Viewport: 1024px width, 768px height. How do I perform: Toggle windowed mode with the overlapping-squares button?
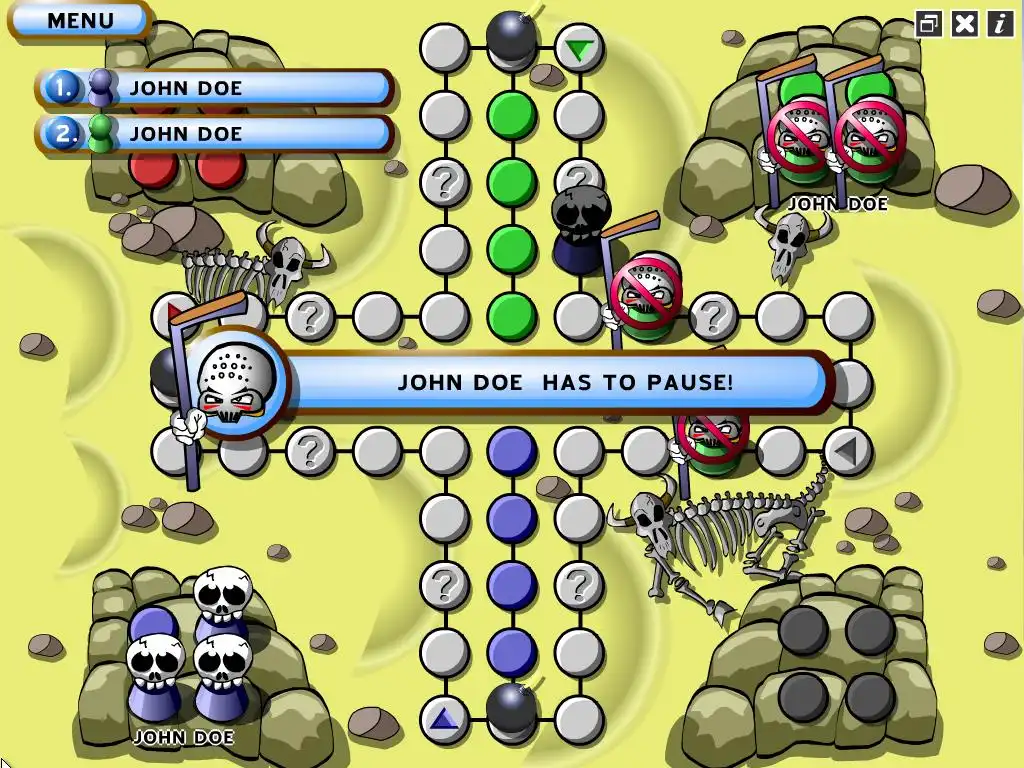[929, 24]
